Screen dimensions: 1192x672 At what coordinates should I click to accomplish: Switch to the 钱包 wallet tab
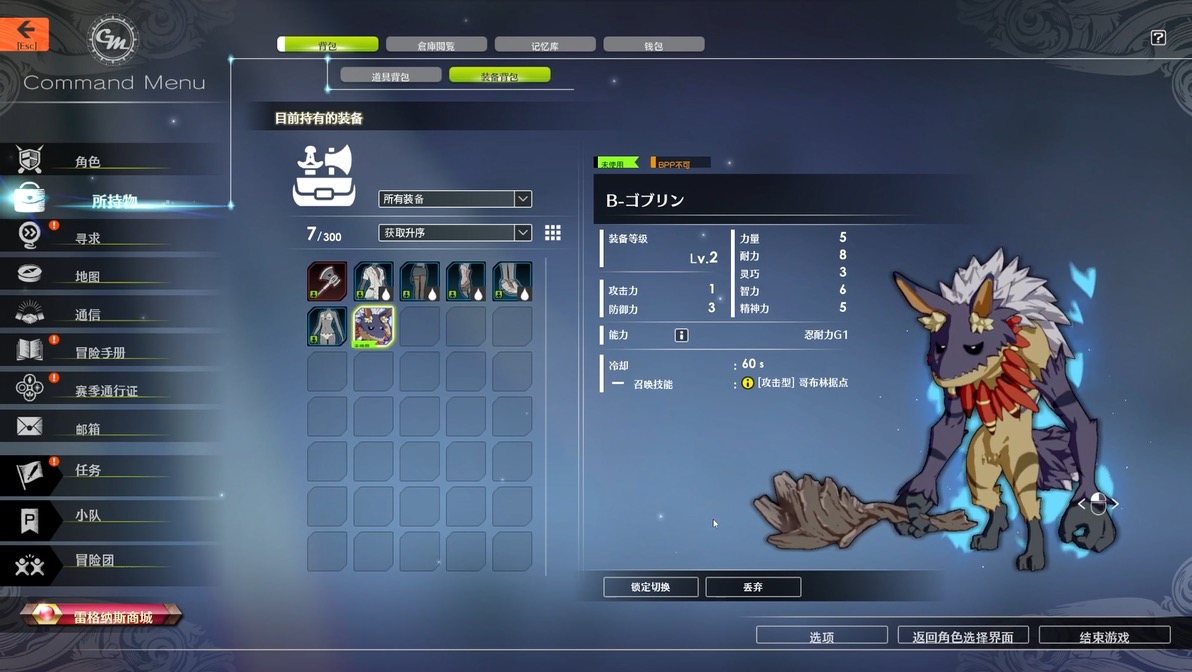[654, 45]
